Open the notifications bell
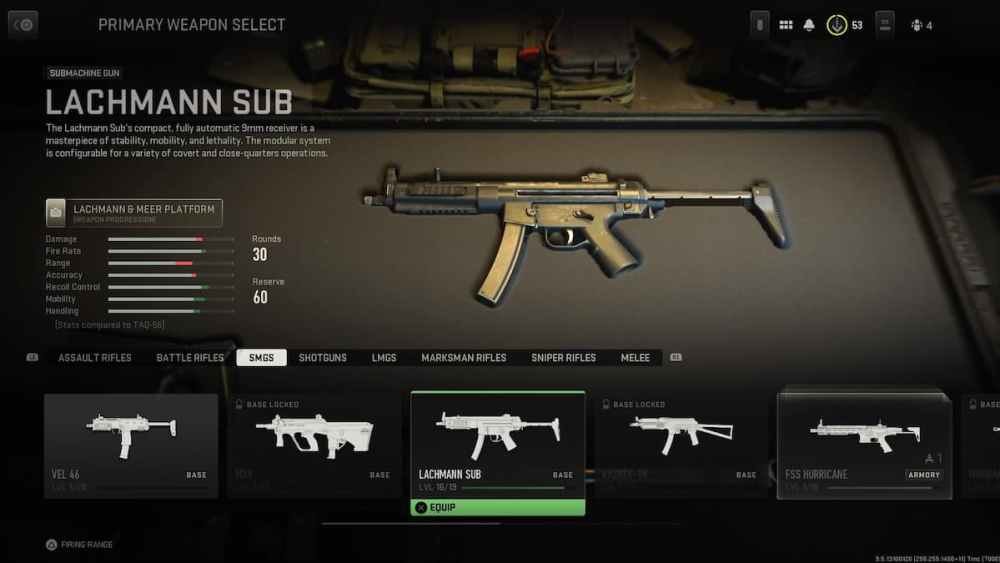The image size is (1000, 563). [809, 25]
